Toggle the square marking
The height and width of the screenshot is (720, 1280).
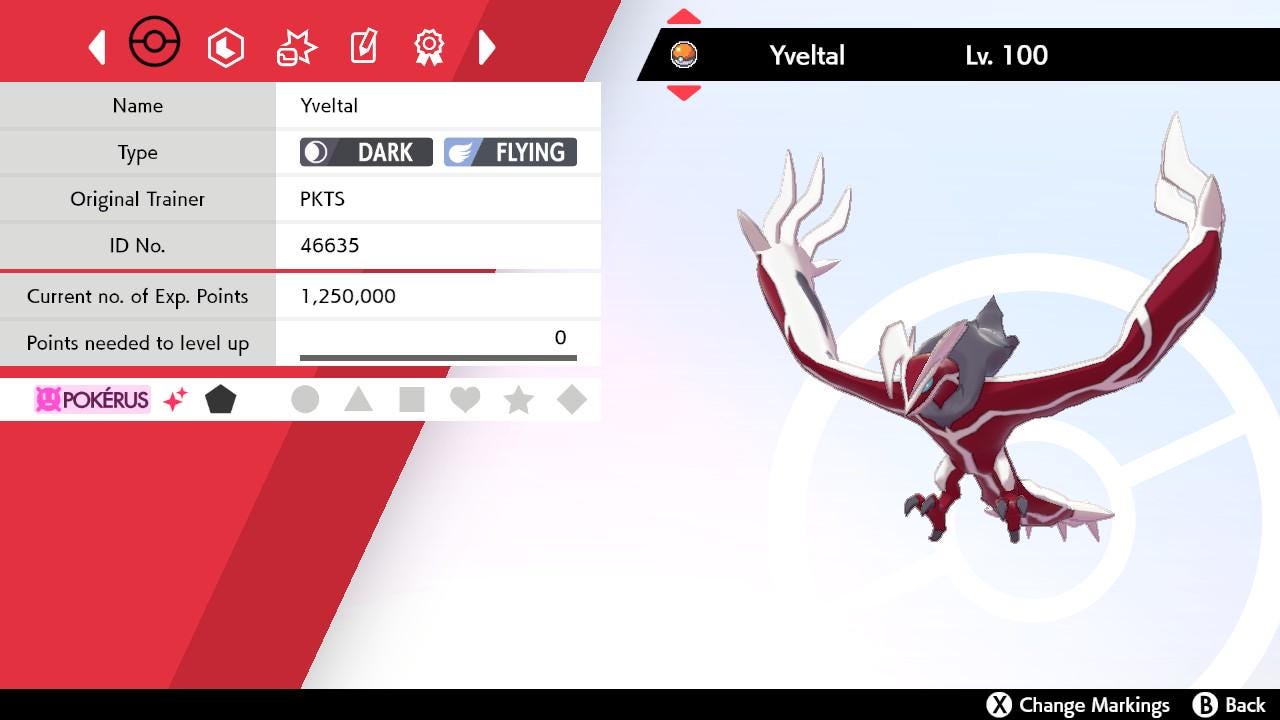tap(411, 400)
